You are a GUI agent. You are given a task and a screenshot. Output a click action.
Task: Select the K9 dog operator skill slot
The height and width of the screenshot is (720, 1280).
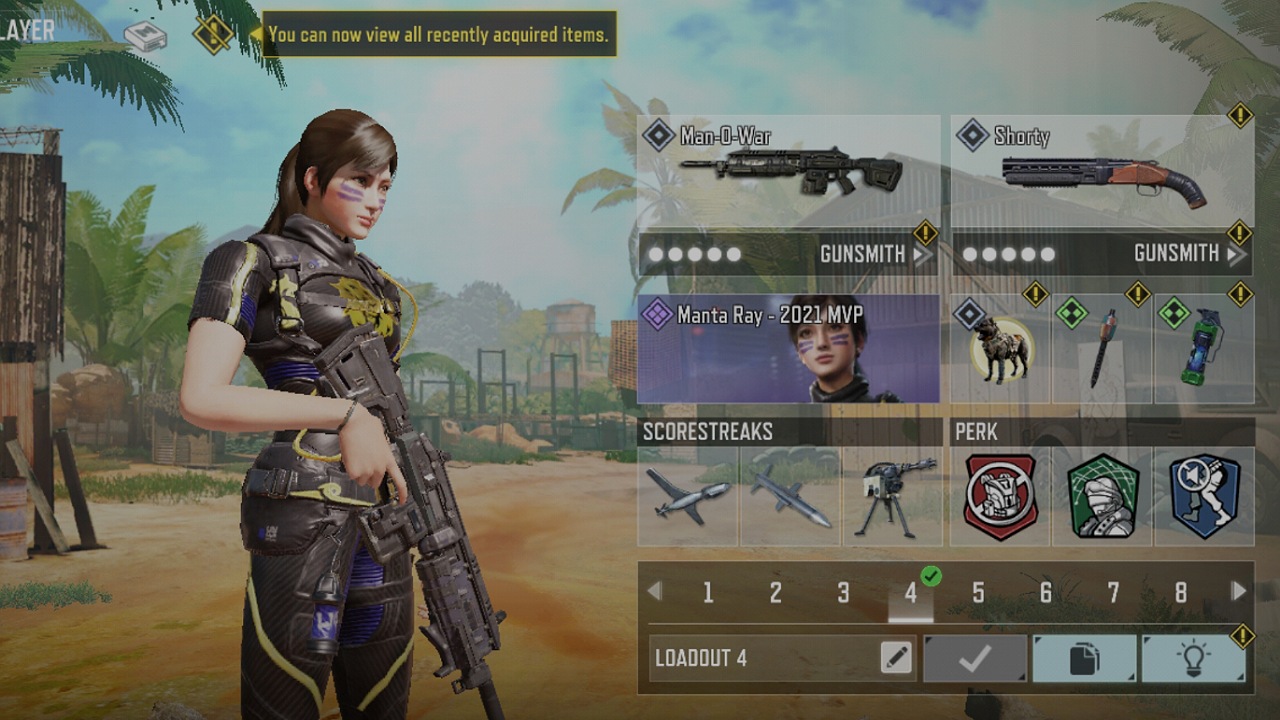click(x=1000, y=349)
